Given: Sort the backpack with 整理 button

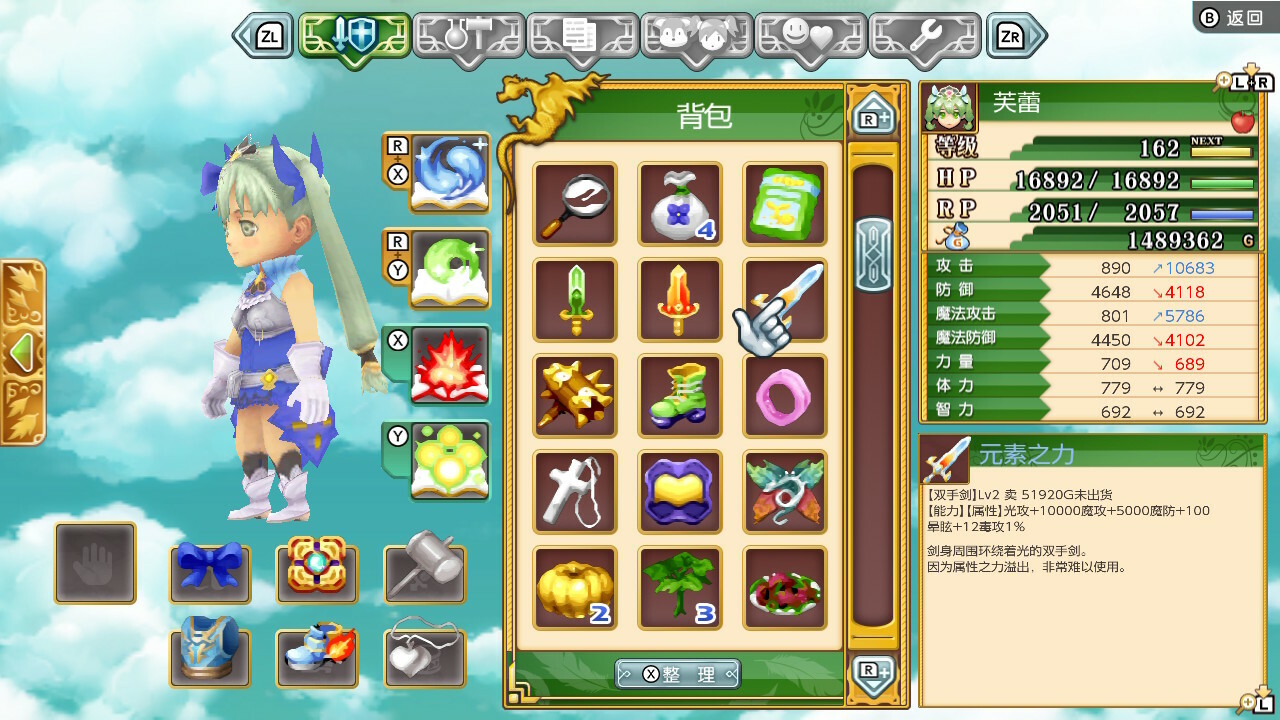Looking at the screenshot, I should tap(678, 675).
